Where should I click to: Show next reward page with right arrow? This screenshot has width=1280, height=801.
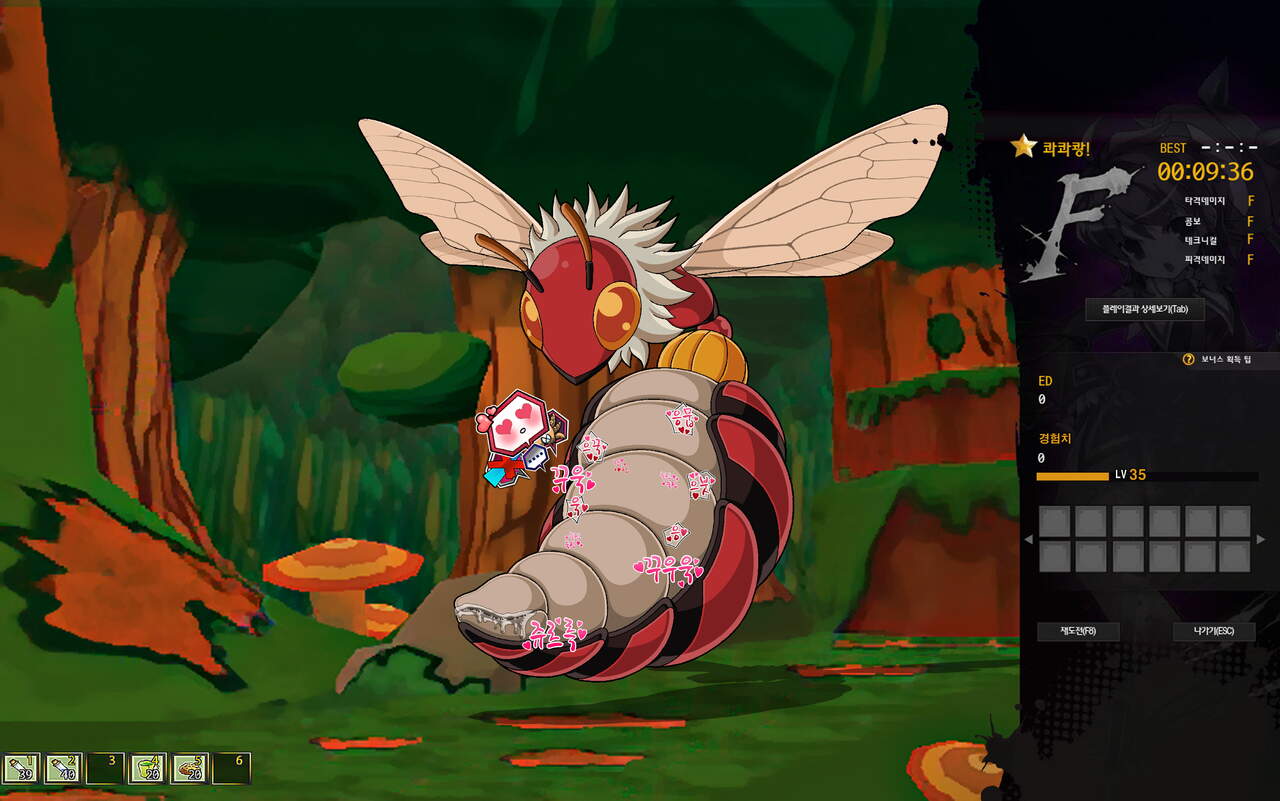click(x=1260, y=540)
